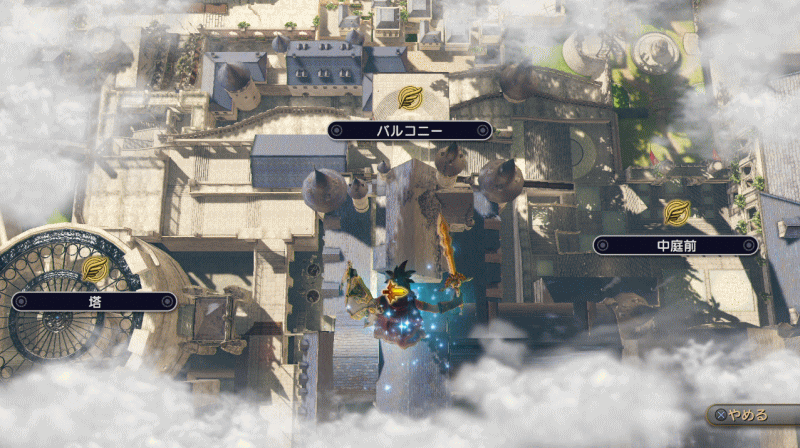The width and height of the screenshot is (800, 448).
Task: Select the バルコニー destination label
Action: [410, 130]
